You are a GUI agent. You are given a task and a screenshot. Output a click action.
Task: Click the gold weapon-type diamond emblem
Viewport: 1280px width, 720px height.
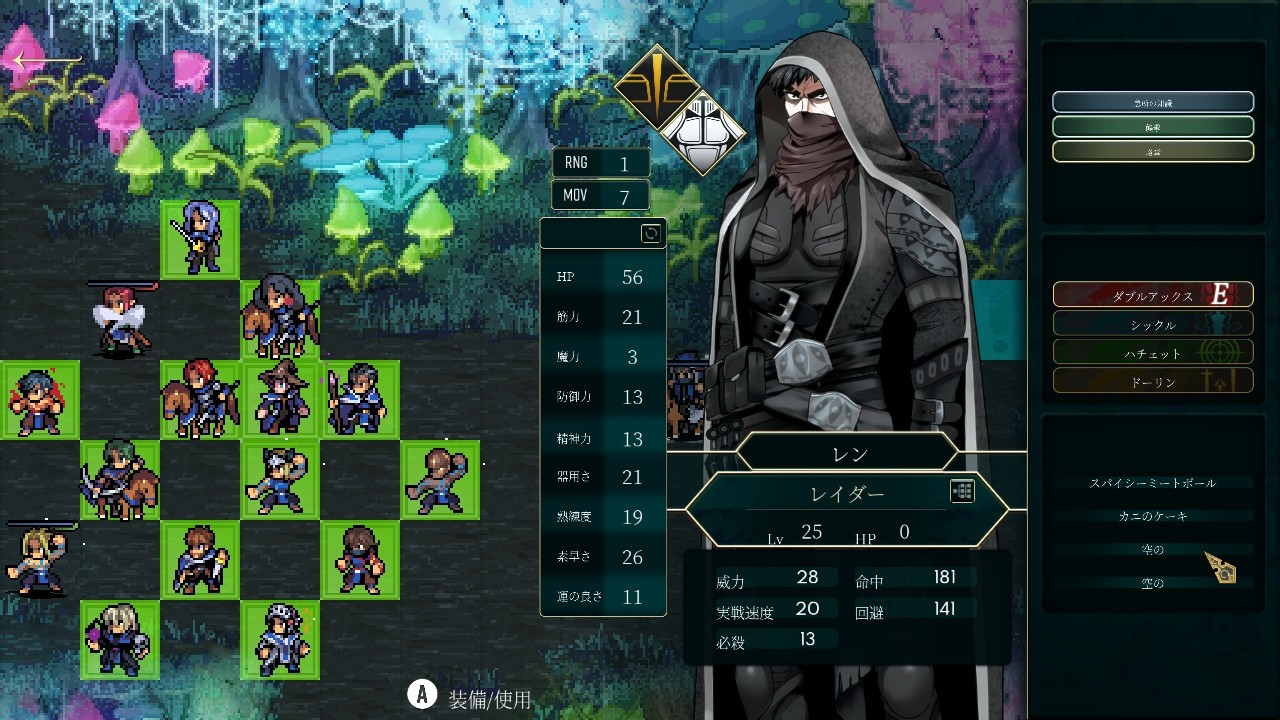(x=655, y=87)
